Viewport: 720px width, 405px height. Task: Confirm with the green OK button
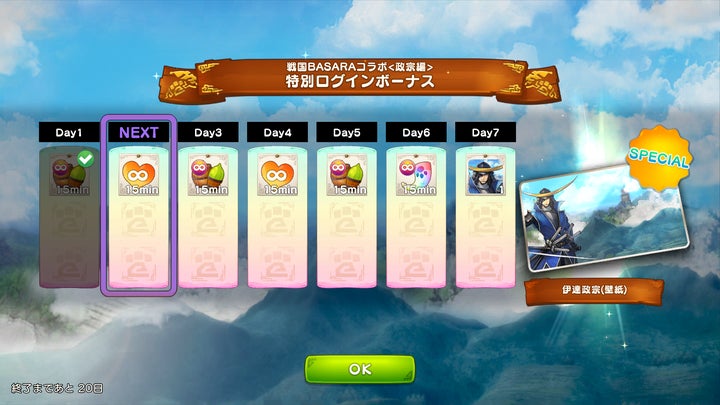tap(359, 369)
